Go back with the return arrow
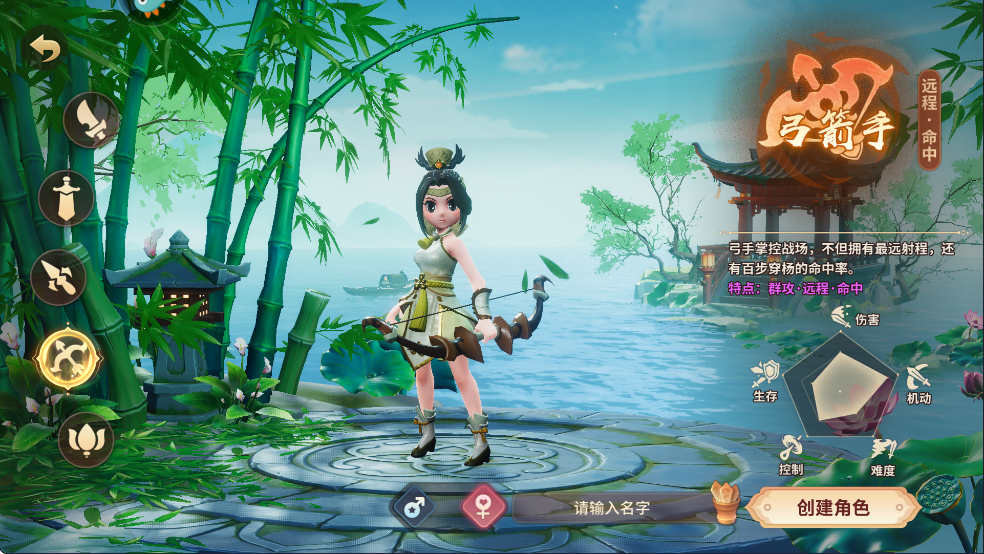Viewport: 984px width, 554px height. click(43, 46)
